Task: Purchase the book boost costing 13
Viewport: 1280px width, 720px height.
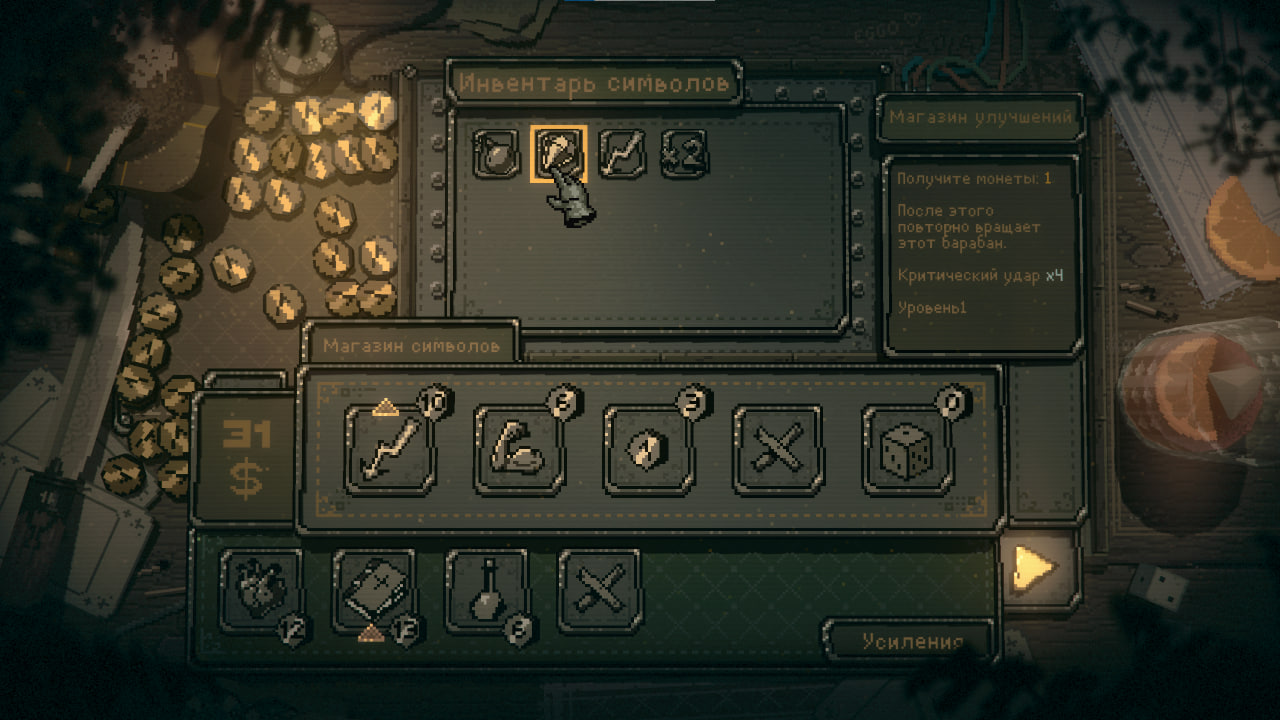Action: pyautogui.click(x=374, y=591)
